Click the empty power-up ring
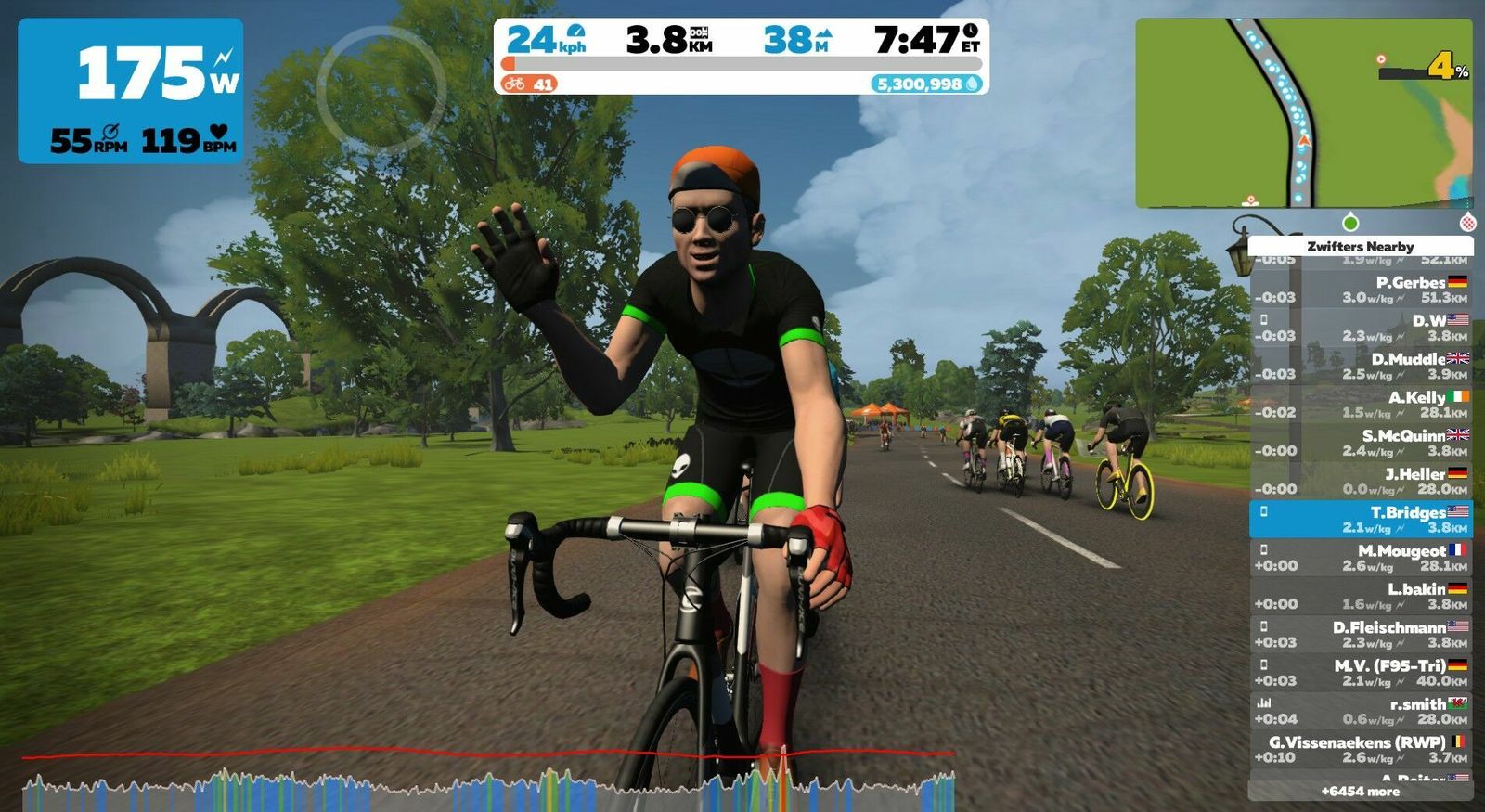1485x812 pixels. coord(381,90)
